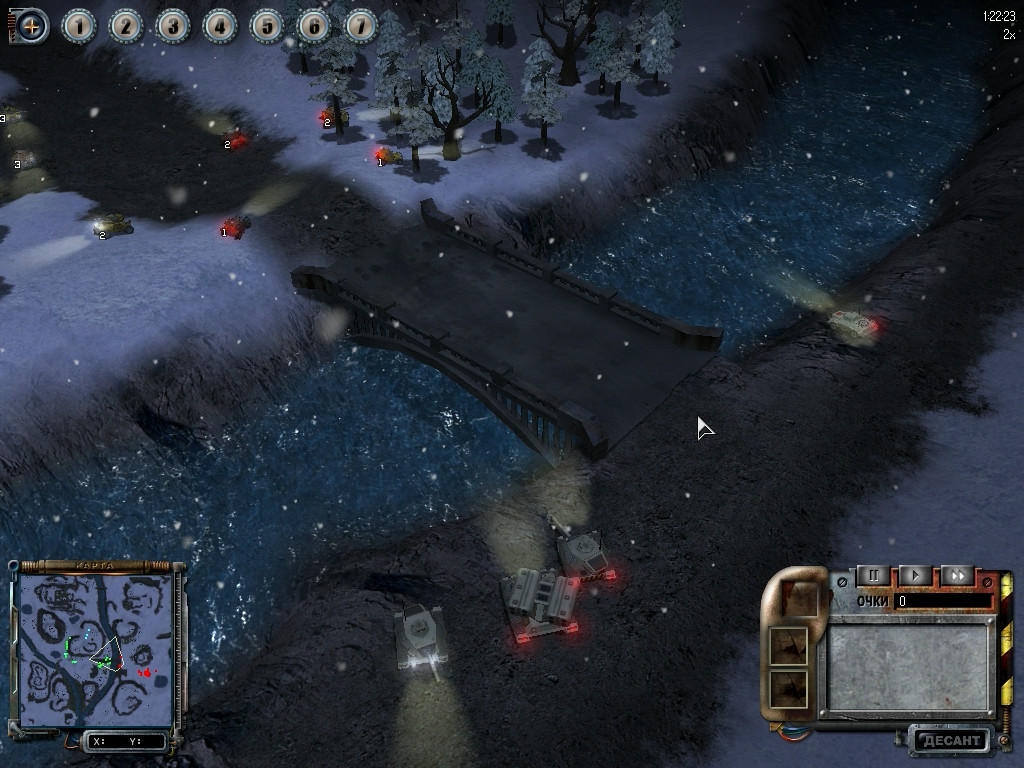The image size is (1024, 768).
Task: Pause the game with the pause button
Action: pyautogui.click(x=873, y=576)
